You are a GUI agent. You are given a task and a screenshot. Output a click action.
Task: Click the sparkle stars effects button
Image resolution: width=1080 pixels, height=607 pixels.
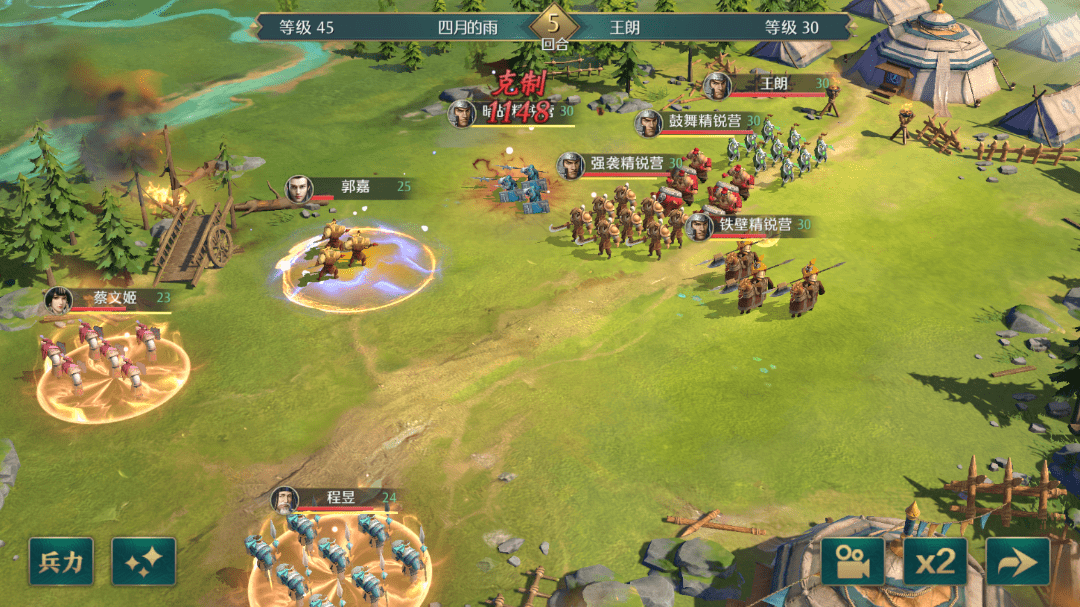(144, 562)
